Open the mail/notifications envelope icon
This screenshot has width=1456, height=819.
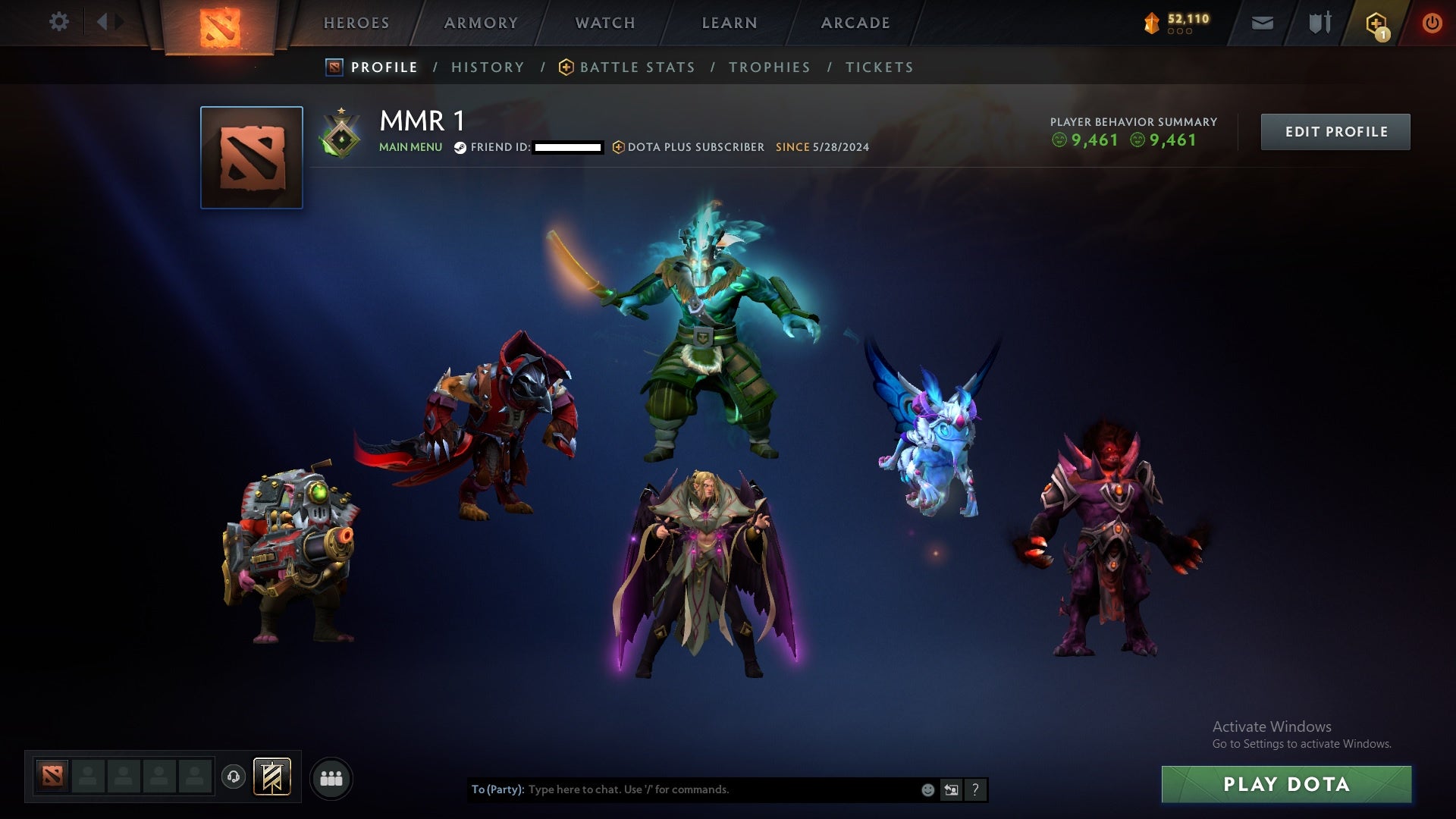coord(1262,22)
